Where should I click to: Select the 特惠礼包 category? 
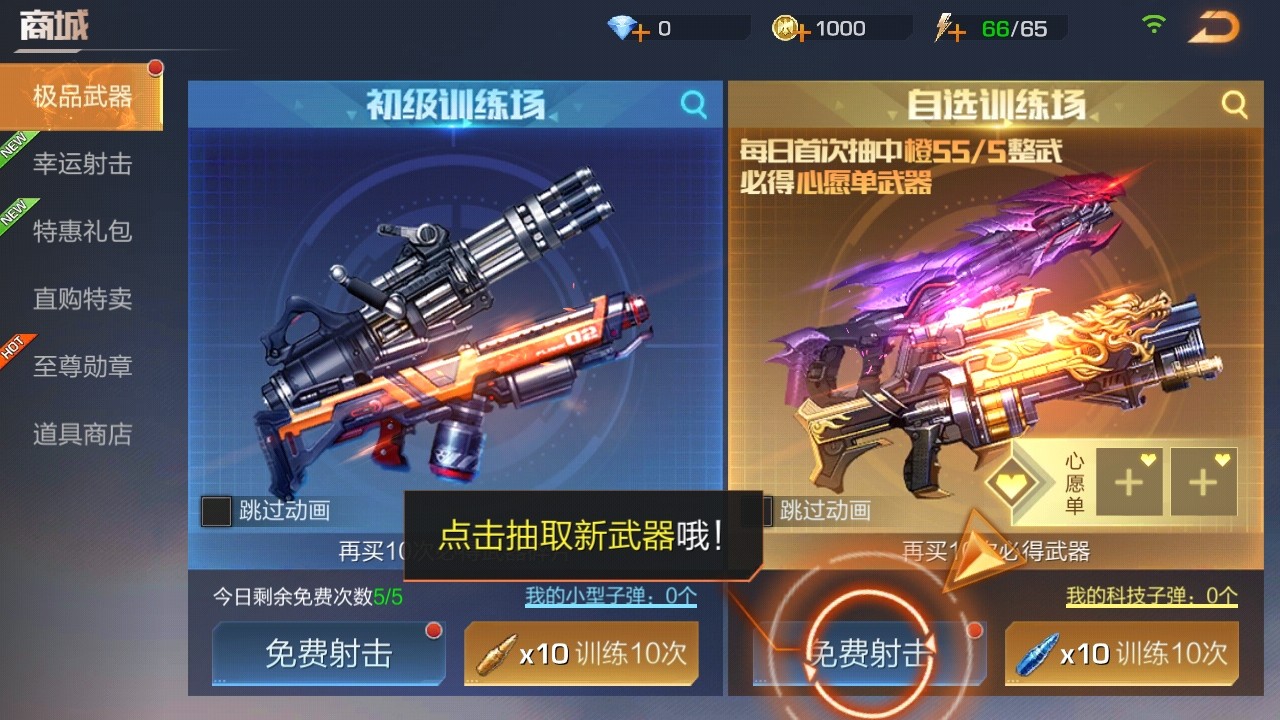(x=82, y=231)
